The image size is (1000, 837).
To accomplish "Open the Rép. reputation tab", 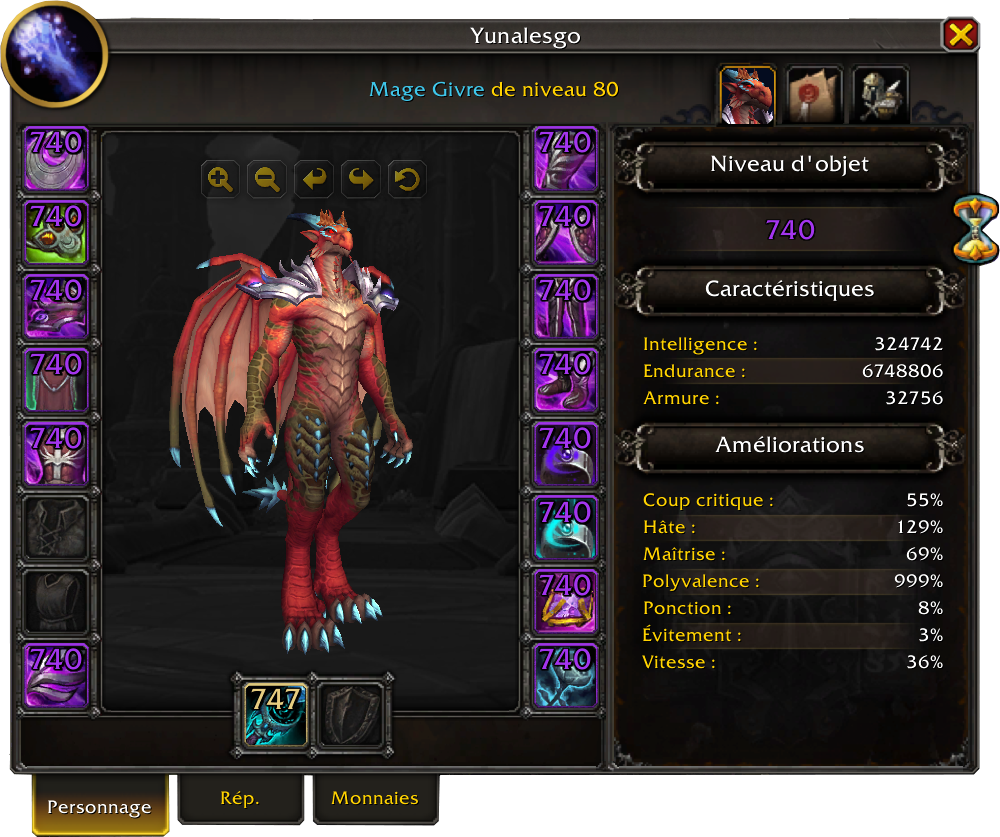I will click(x=240, y=798).
